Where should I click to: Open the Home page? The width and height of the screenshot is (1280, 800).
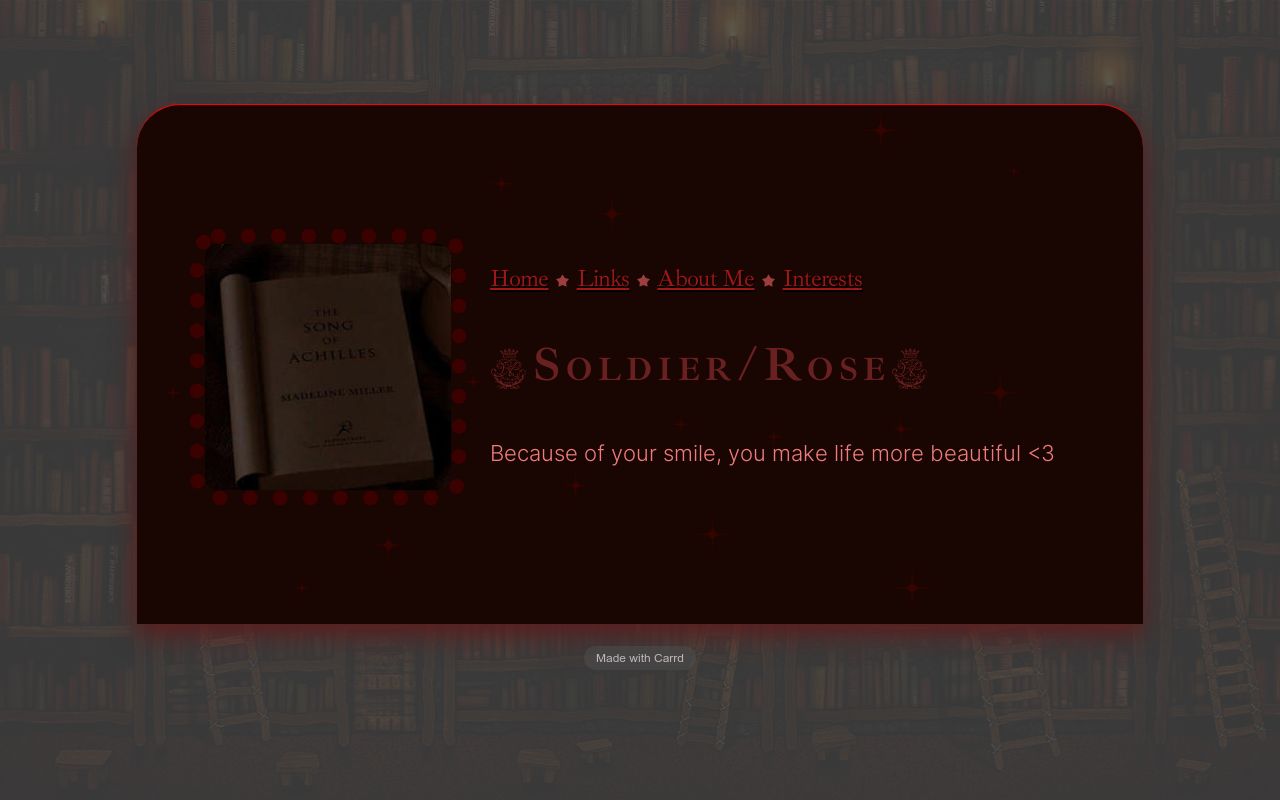(x=518, y=279)
